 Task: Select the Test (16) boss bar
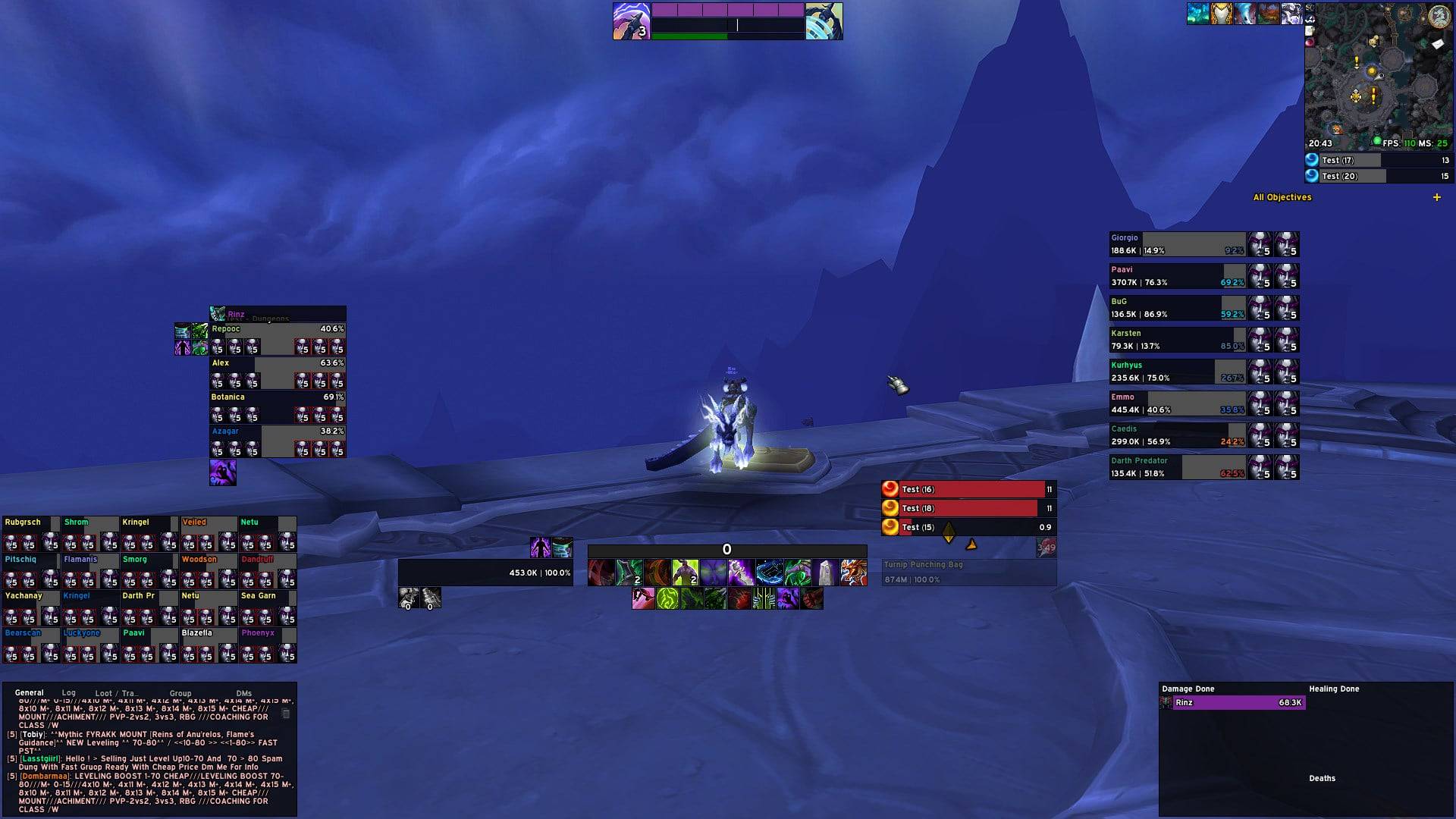click(971, 490)
